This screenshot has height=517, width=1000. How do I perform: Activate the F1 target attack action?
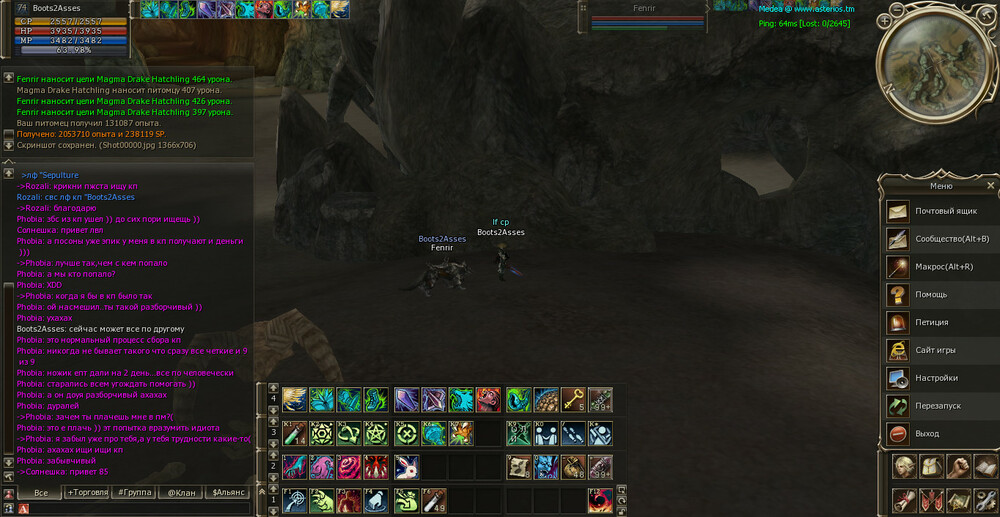point(294,500)
